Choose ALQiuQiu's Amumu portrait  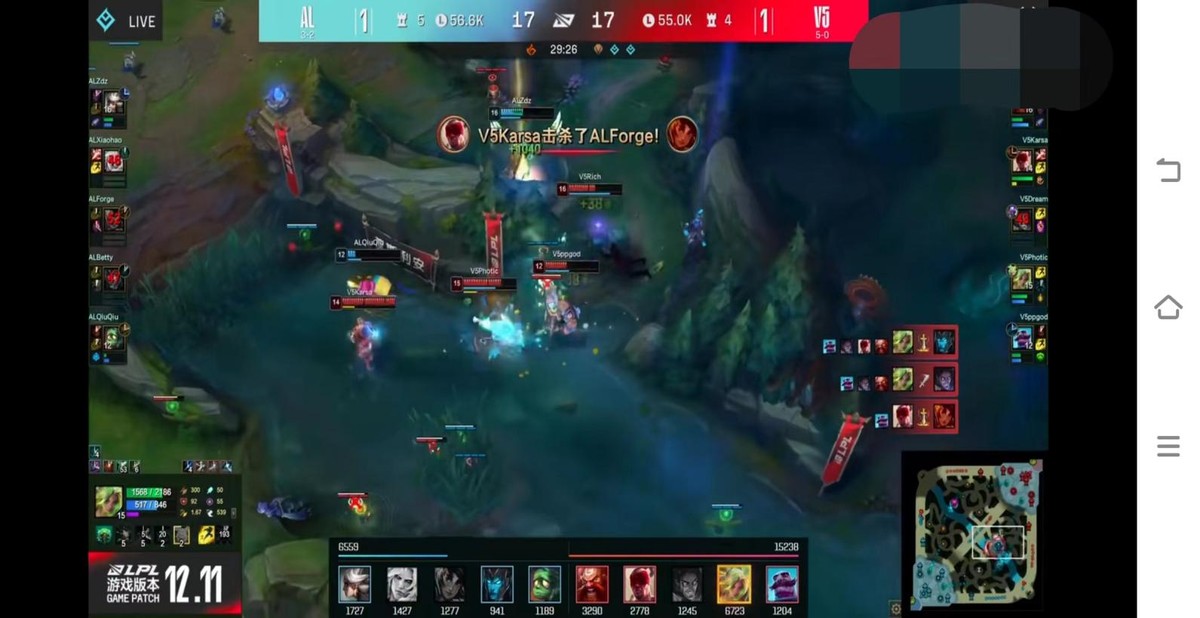coord(114,338)
